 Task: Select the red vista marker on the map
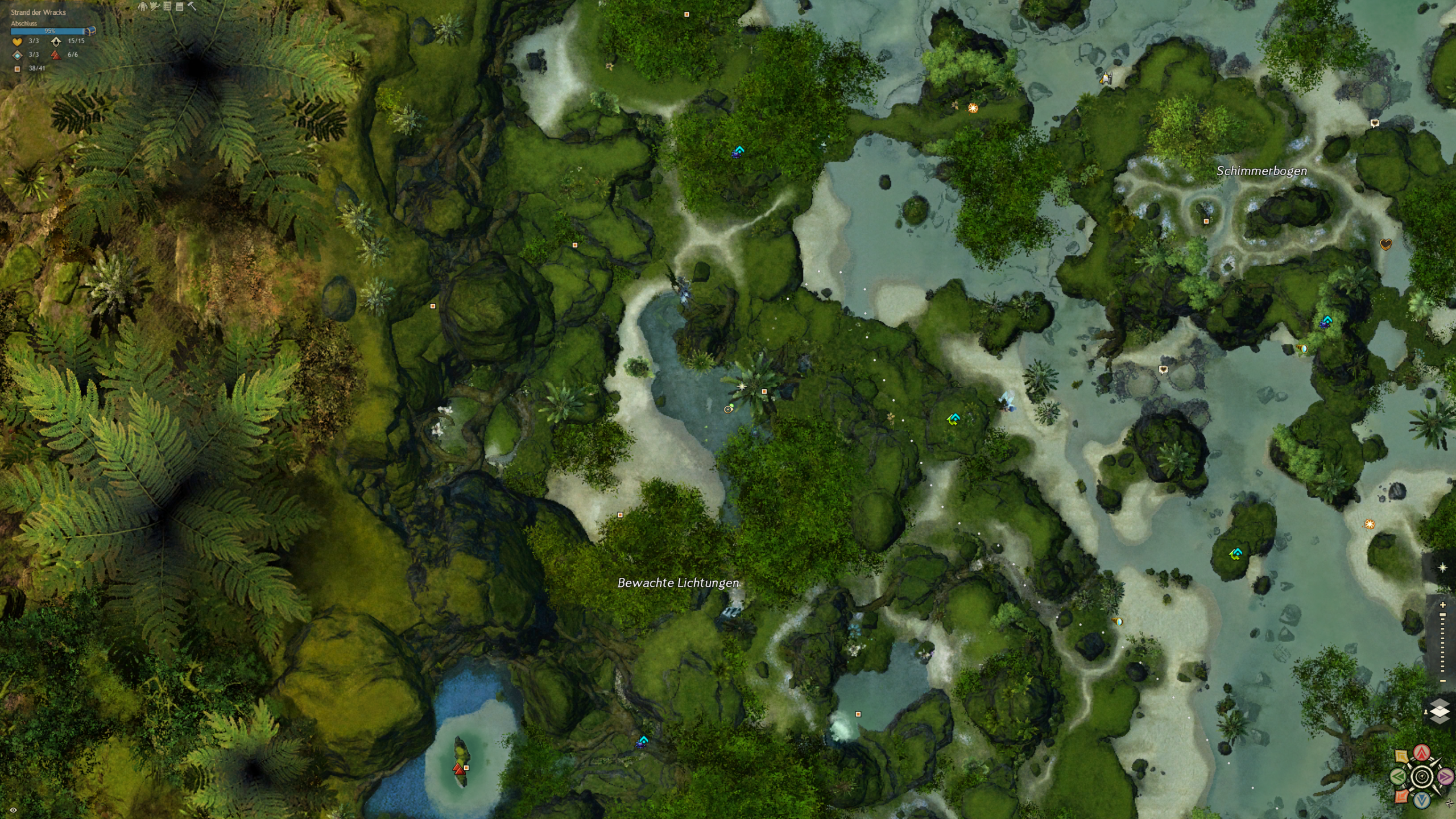[x=458, y=770]
